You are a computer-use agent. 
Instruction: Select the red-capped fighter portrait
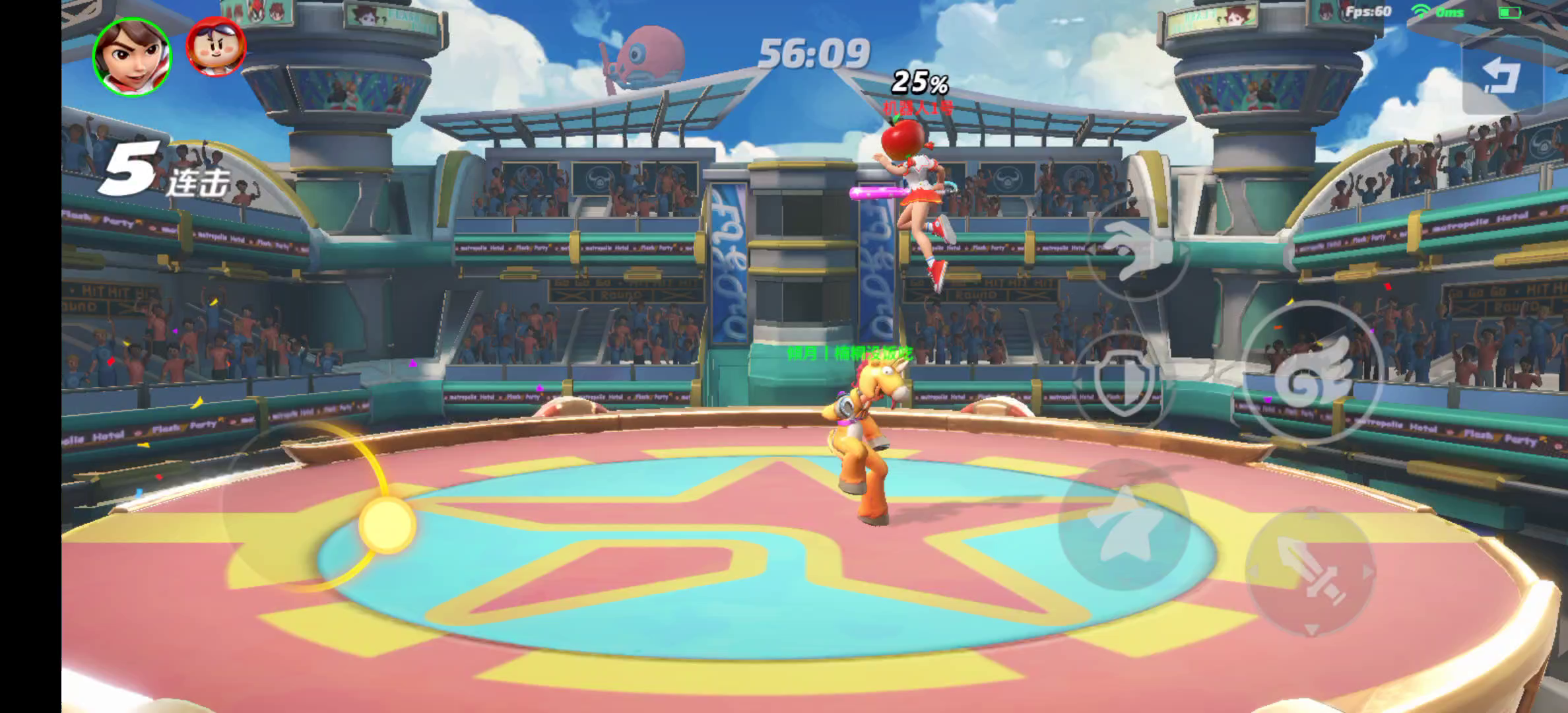point(215,46)
